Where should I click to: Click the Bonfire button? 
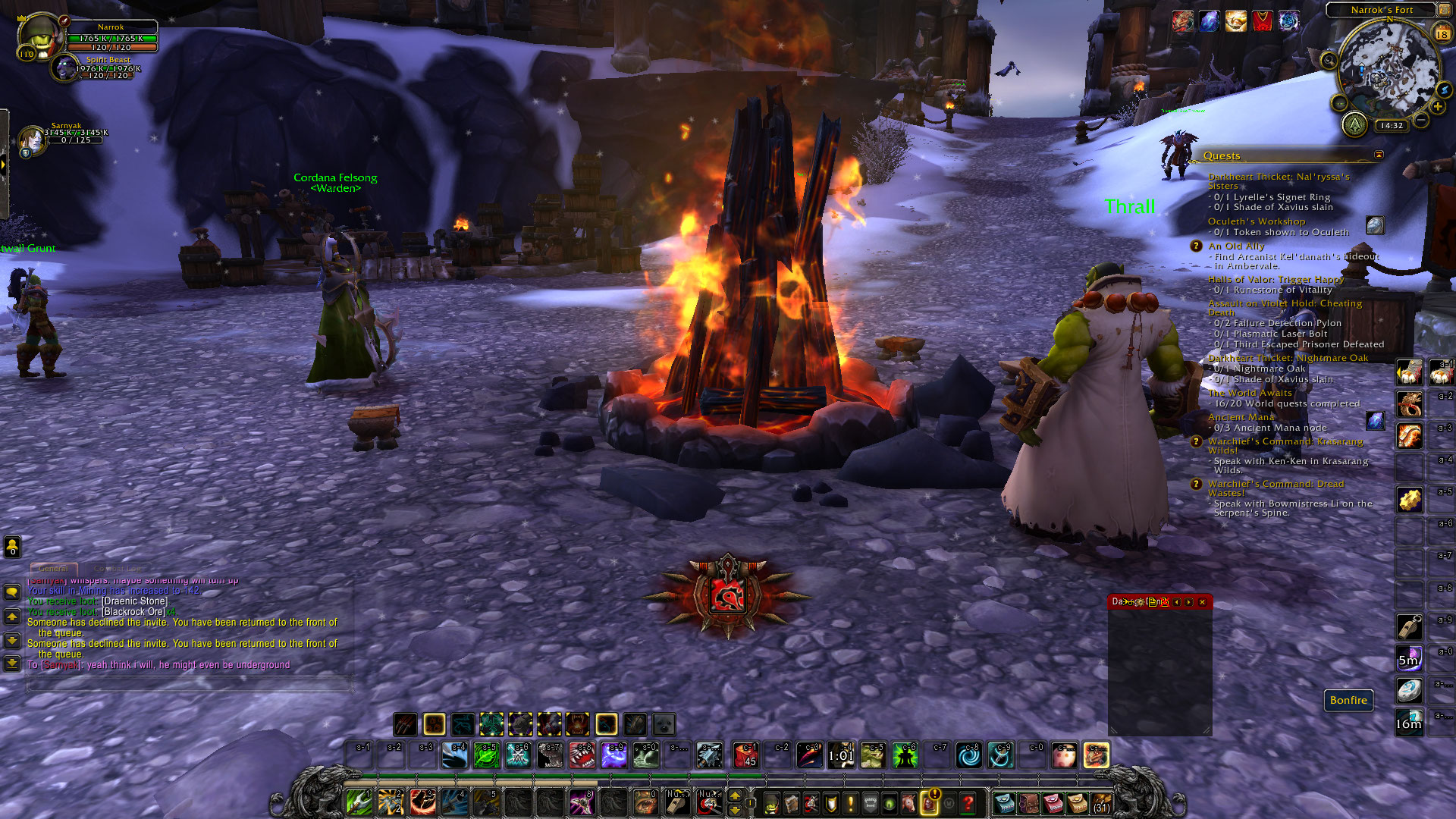1348,700
